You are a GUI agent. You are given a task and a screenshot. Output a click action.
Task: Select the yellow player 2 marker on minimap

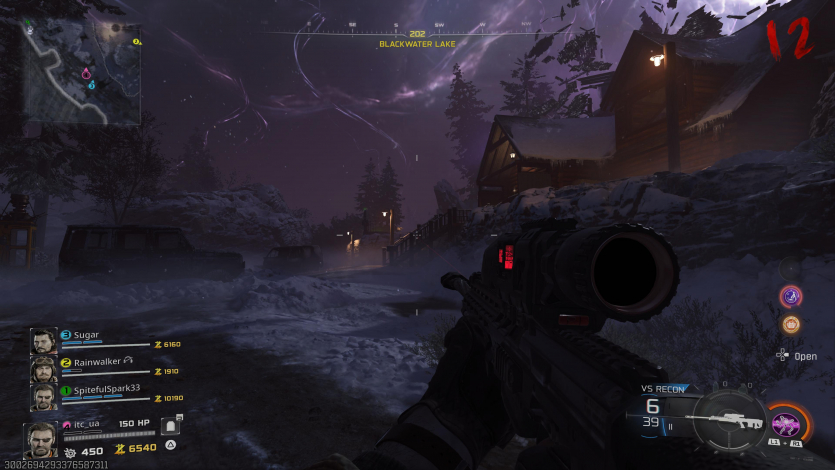pyautogui.click(x=137, y=42)
